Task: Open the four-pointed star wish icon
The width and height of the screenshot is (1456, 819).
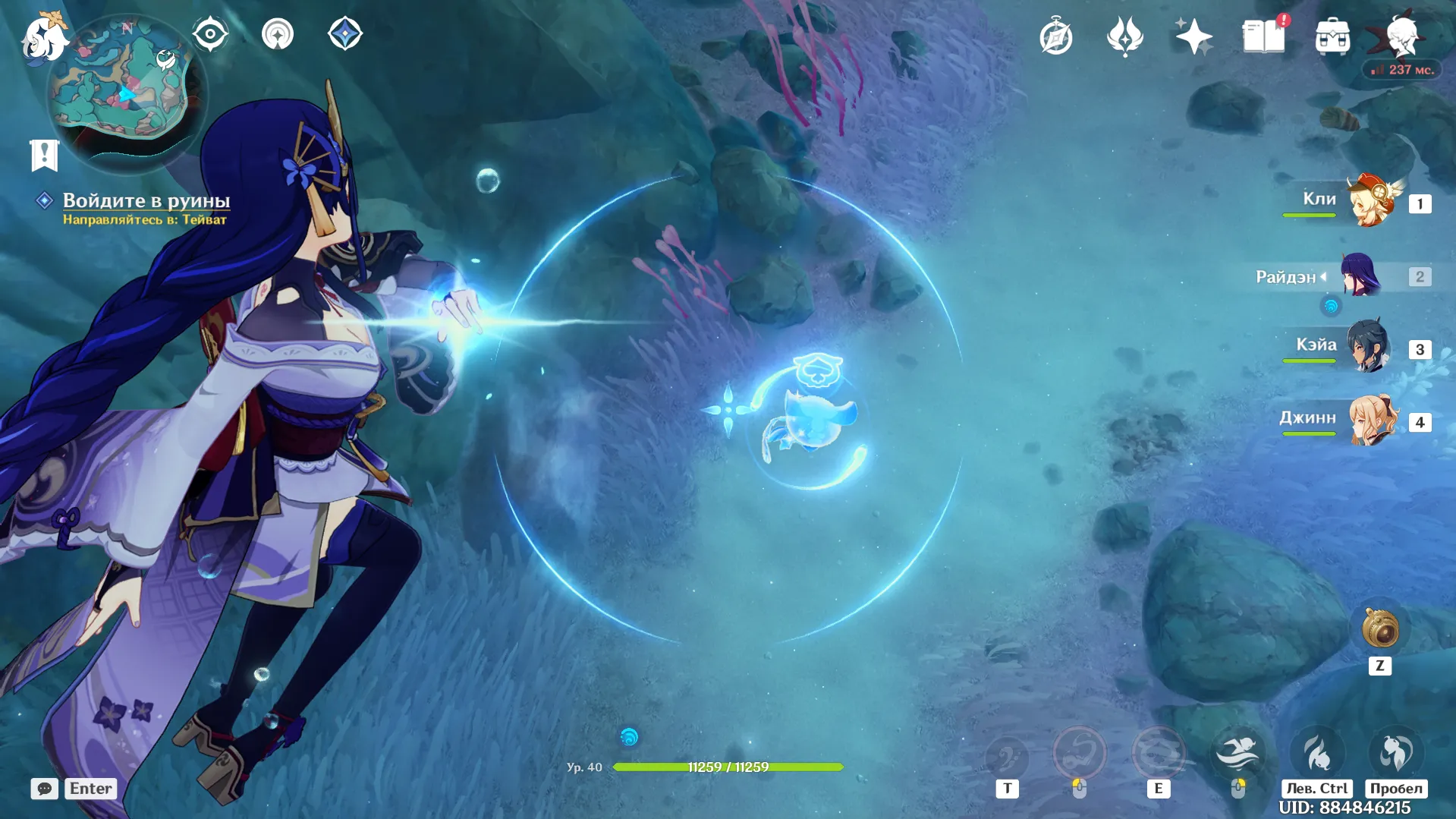Action: pyautogui.click(x=1193, y=36)
